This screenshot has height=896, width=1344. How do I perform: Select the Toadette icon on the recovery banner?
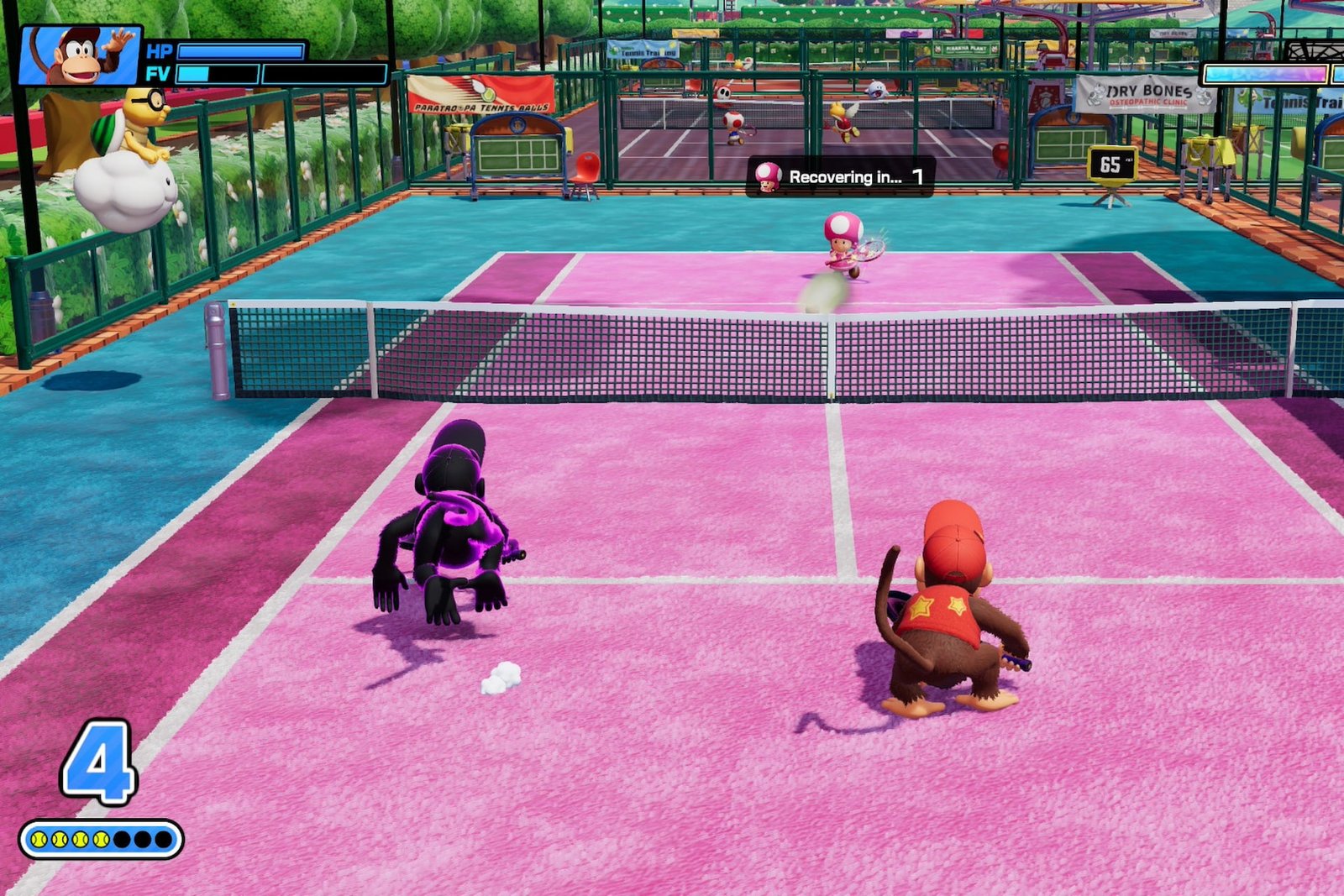[x=769, y=176]
